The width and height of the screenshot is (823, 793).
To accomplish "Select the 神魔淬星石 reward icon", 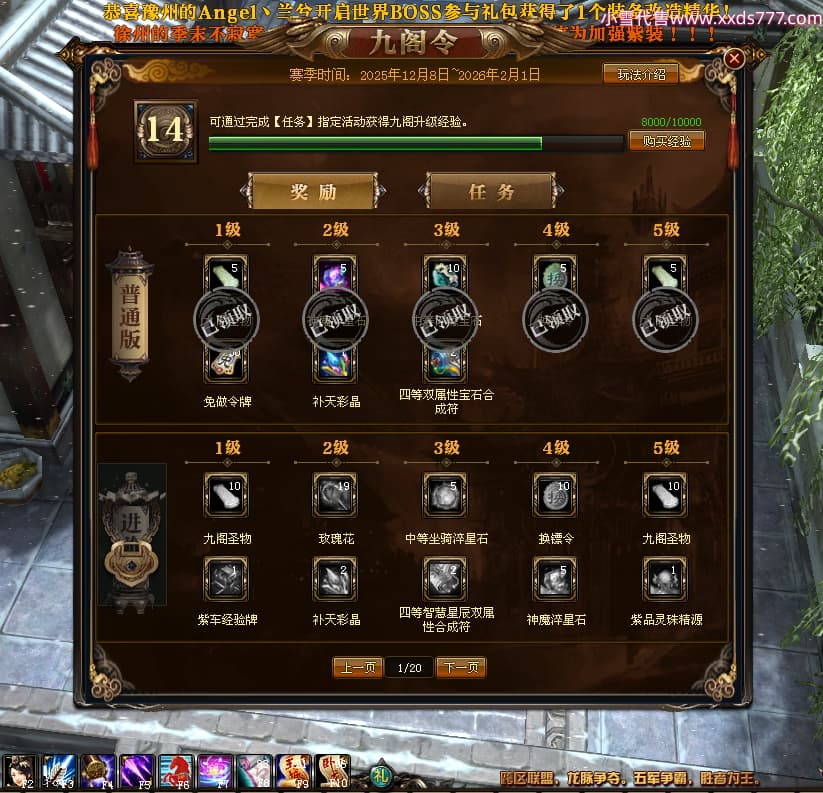I will coord(556,578).
